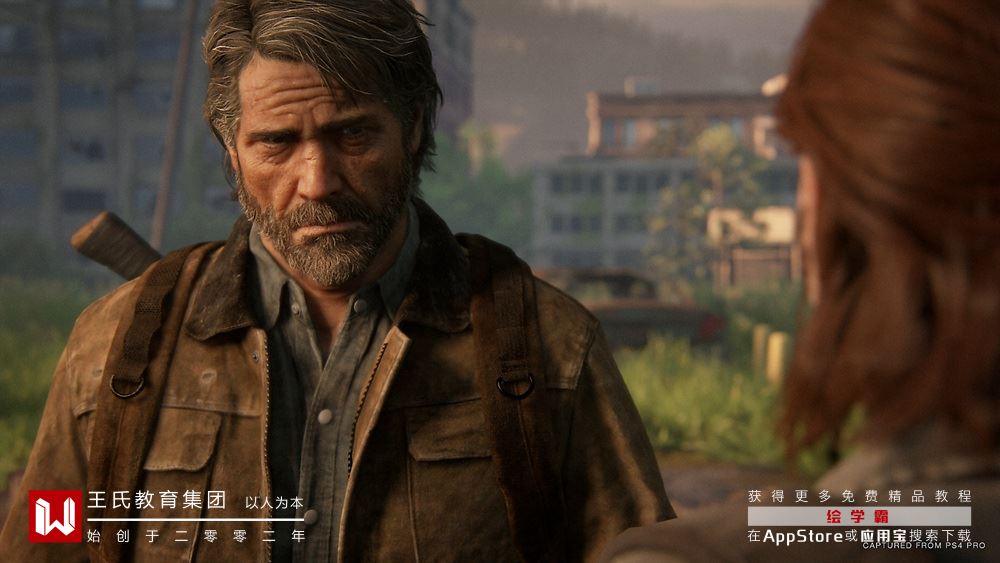Click the red W logo of 王氏教育集团
The height and width of the screenshot is (563, 1000).
(55, 516)
